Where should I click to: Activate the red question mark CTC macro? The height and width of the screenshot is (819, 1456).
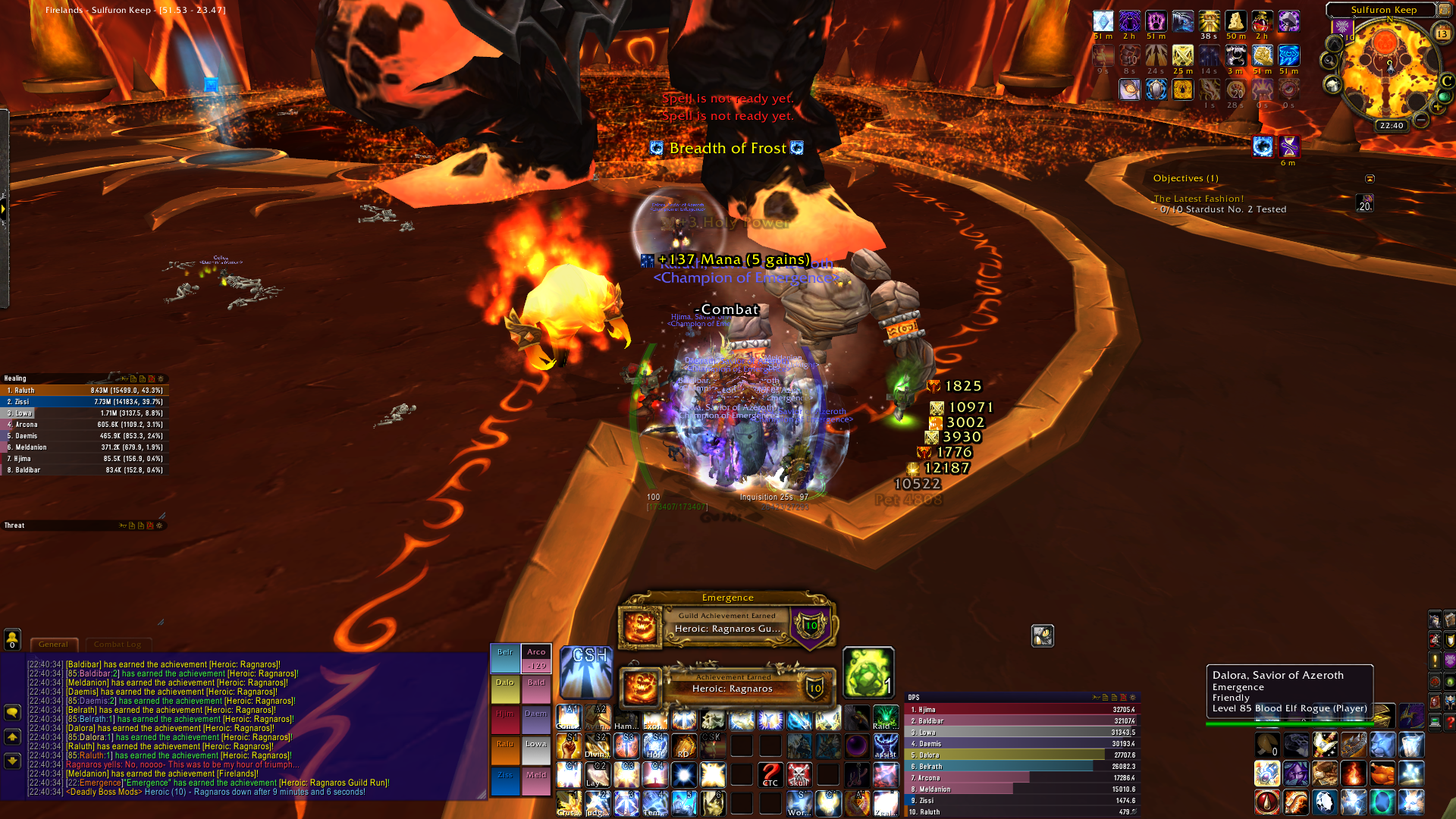click(770, 775)
